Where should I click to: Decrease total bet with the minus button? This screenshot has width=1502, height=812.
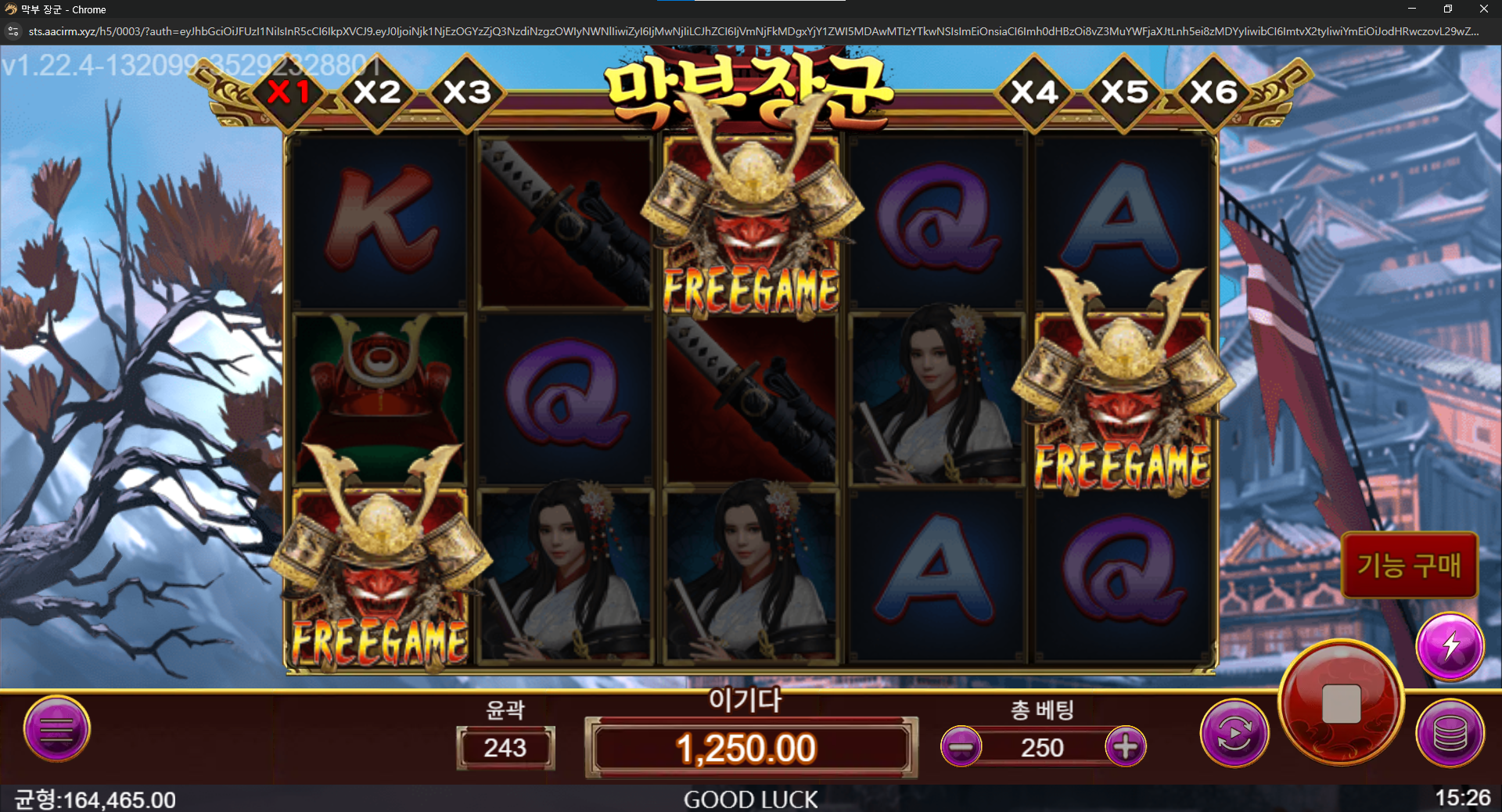(961, 747)
